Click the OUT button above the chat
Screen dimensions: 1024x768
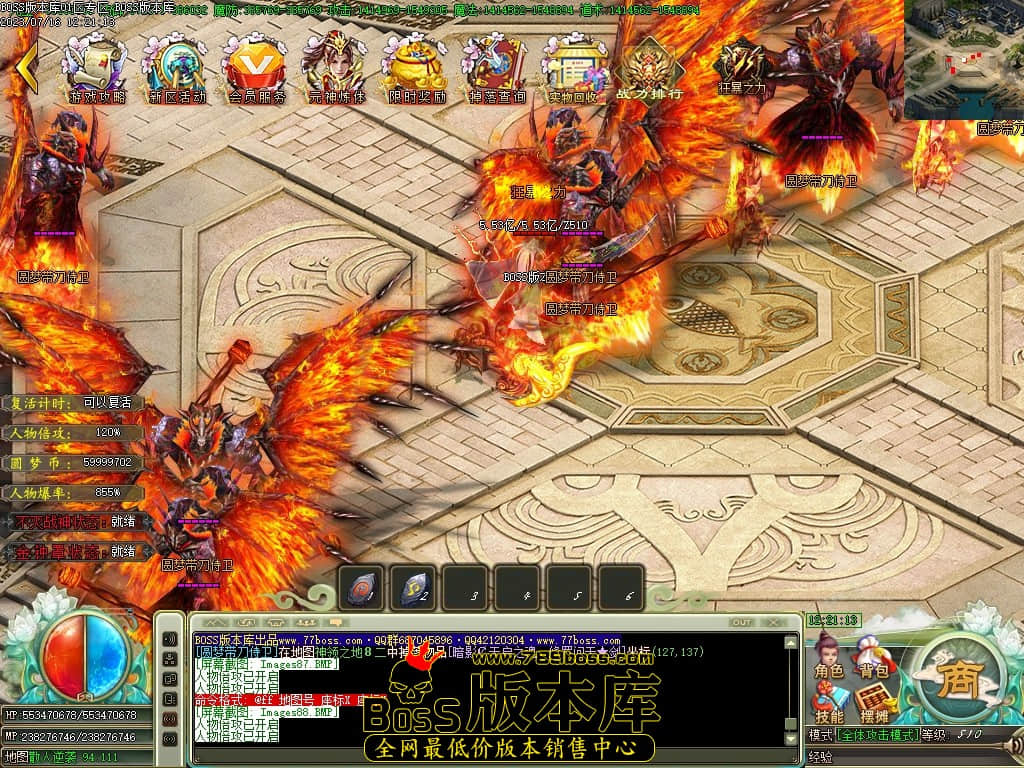[741, 622]
